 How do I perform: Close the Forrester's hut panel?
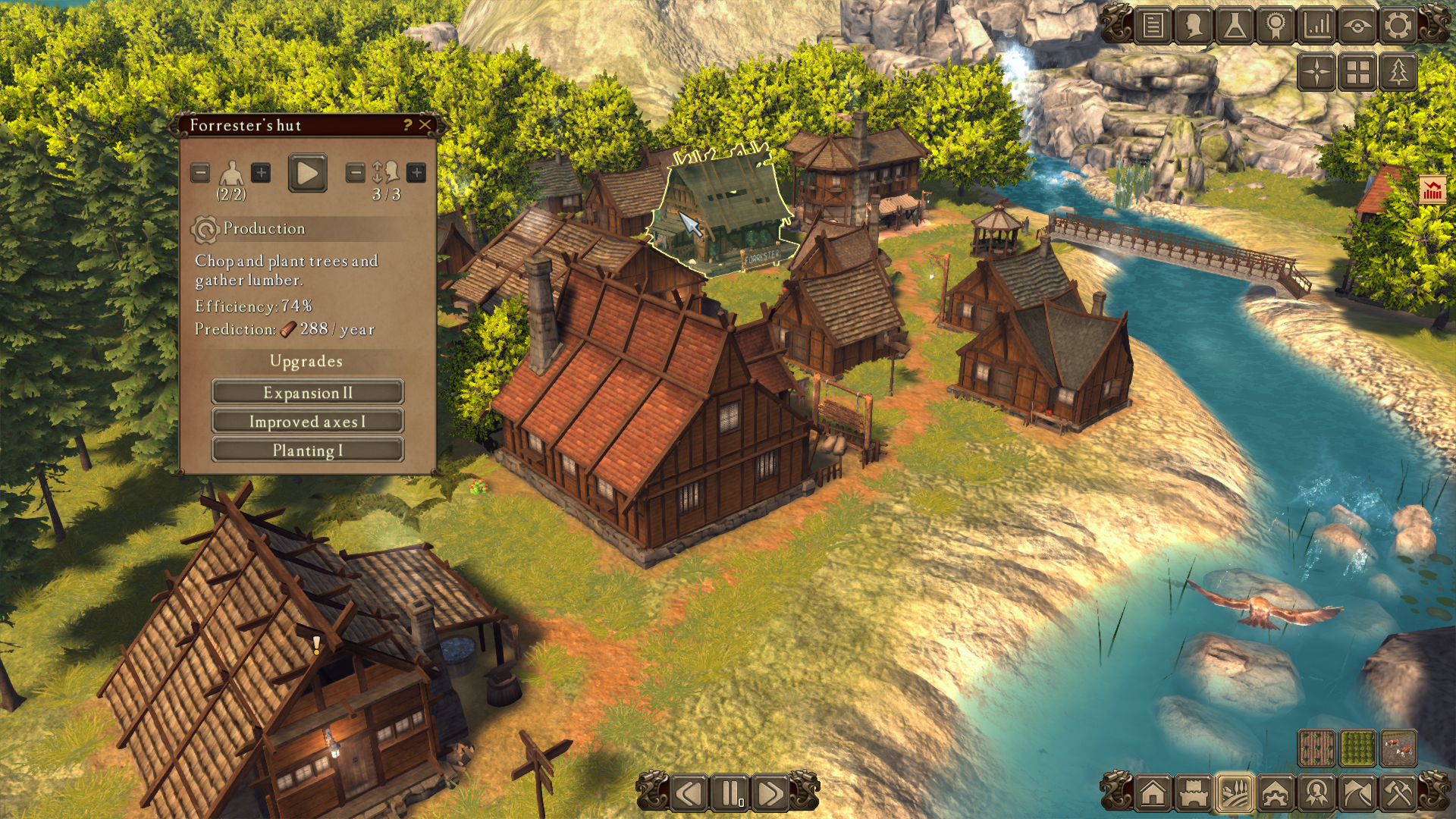[425, 125]
